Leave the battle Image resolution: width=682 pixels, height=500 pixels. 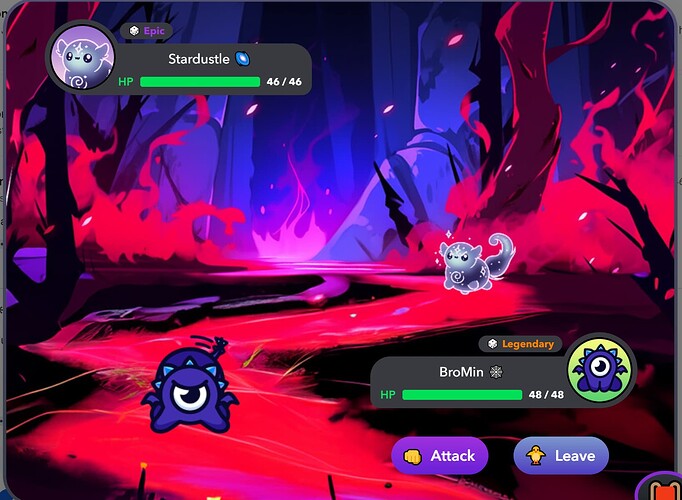[x=561, y=456]
